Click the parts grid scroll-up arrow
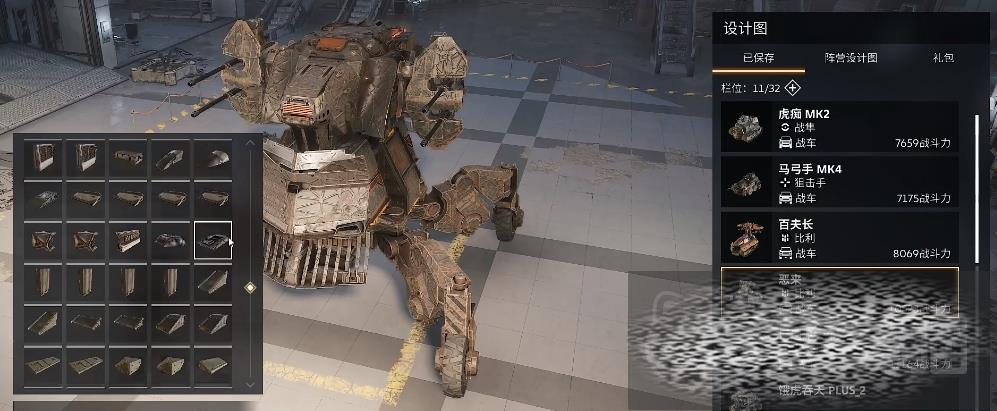This screenshot has height=411, width=997. (250, 144)
